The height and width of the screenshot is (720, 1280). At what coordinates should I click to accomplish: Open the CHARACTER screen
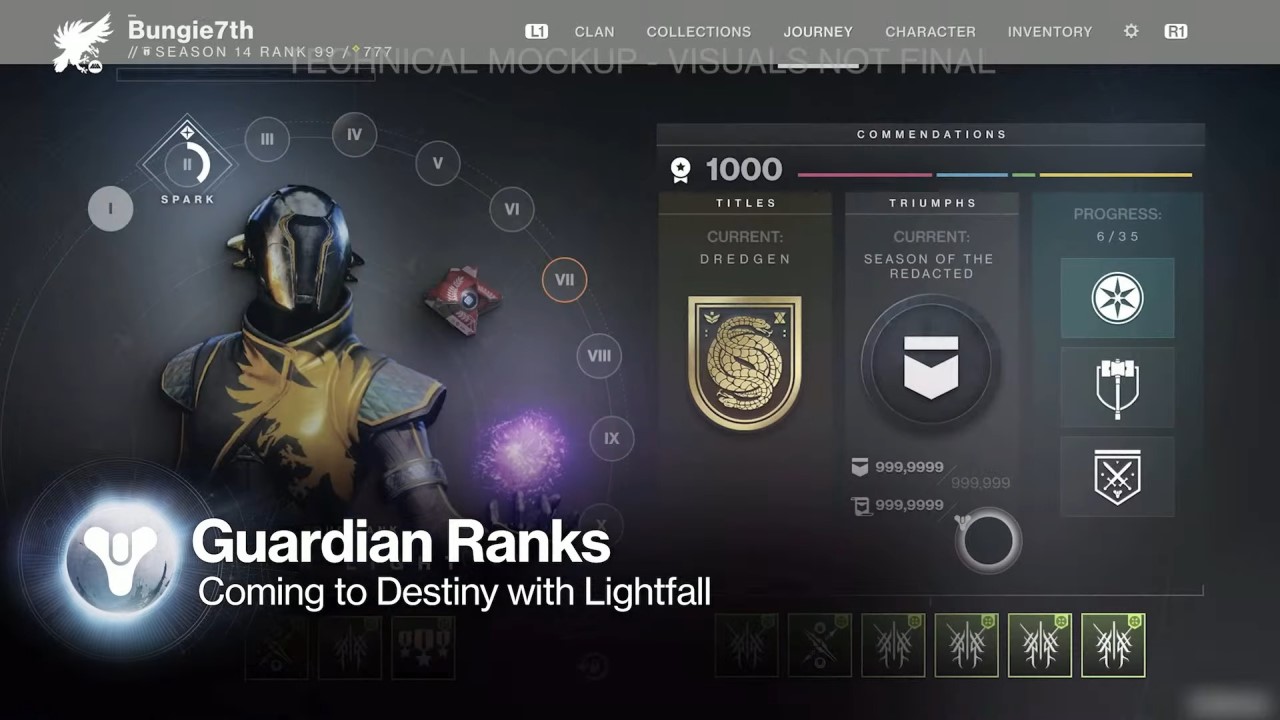[x=930, y=31]
